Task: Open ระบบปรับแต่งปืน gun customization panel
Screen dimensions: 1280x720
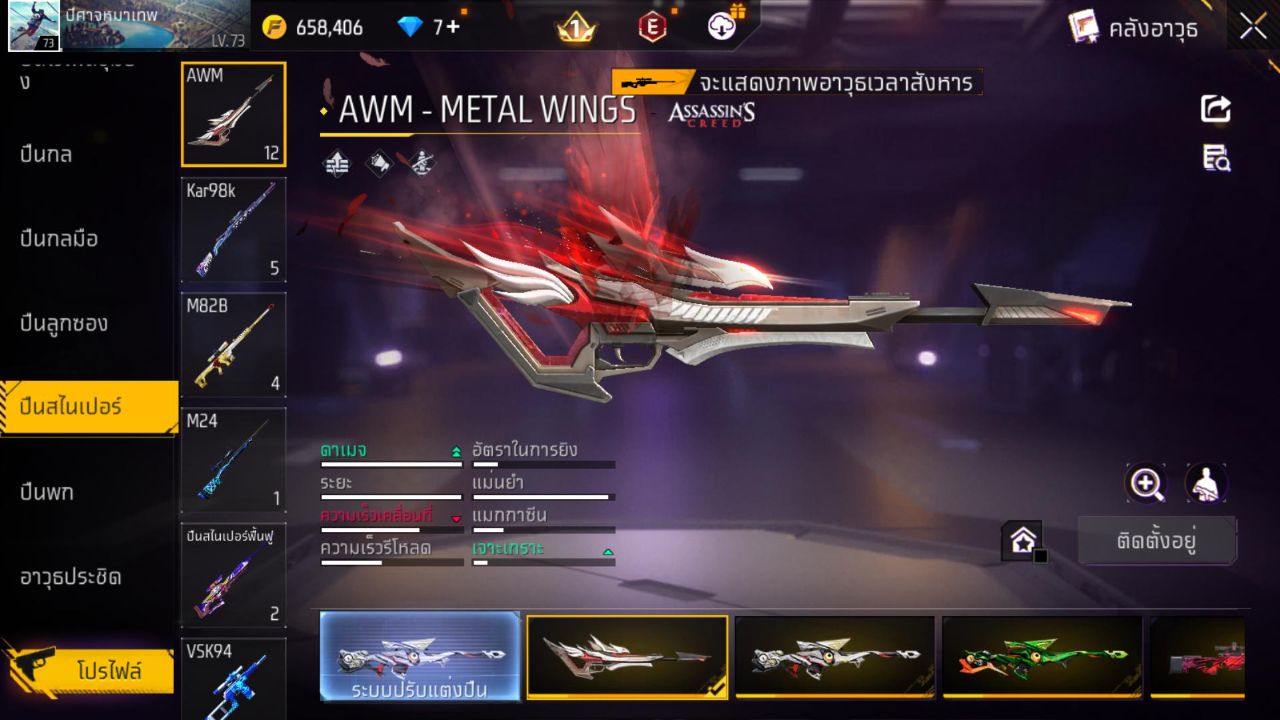Action: point(420,657)
